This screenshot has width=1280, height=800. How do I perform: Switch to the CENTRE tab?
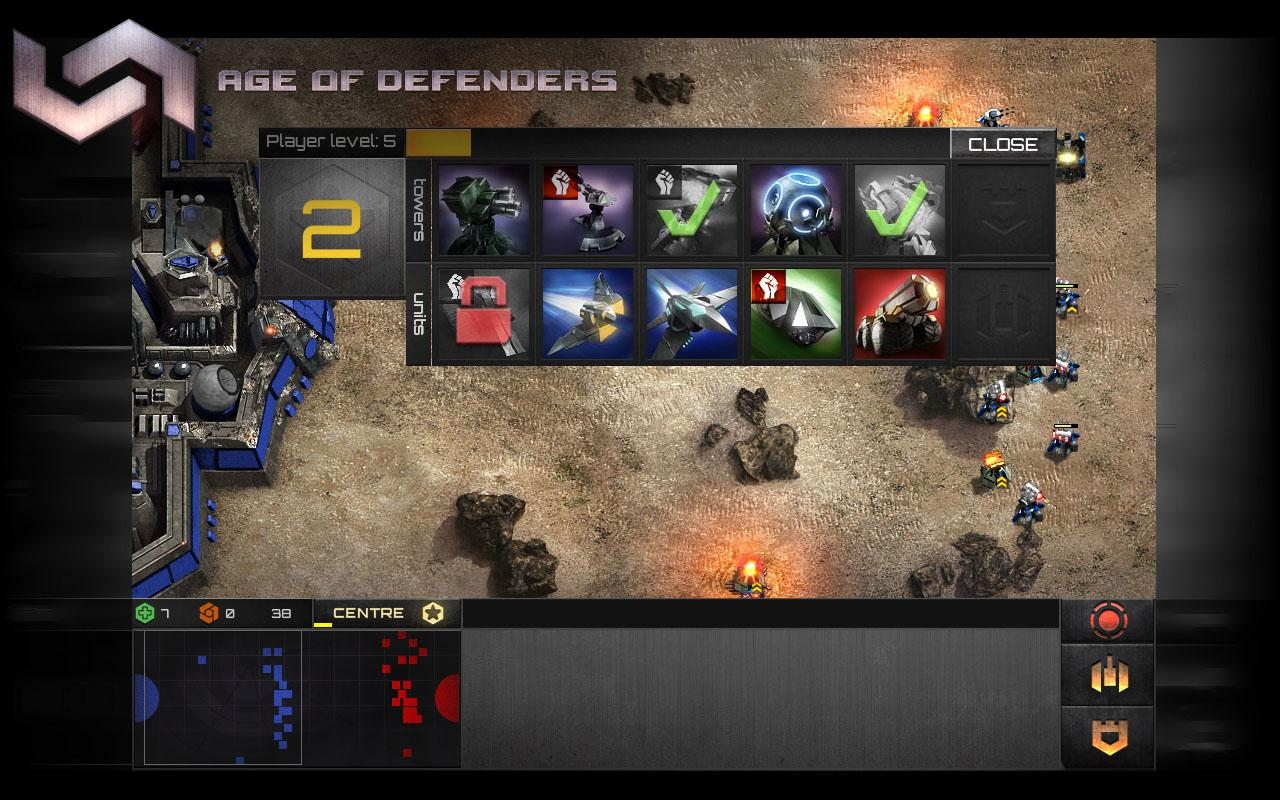click(369, 613)
